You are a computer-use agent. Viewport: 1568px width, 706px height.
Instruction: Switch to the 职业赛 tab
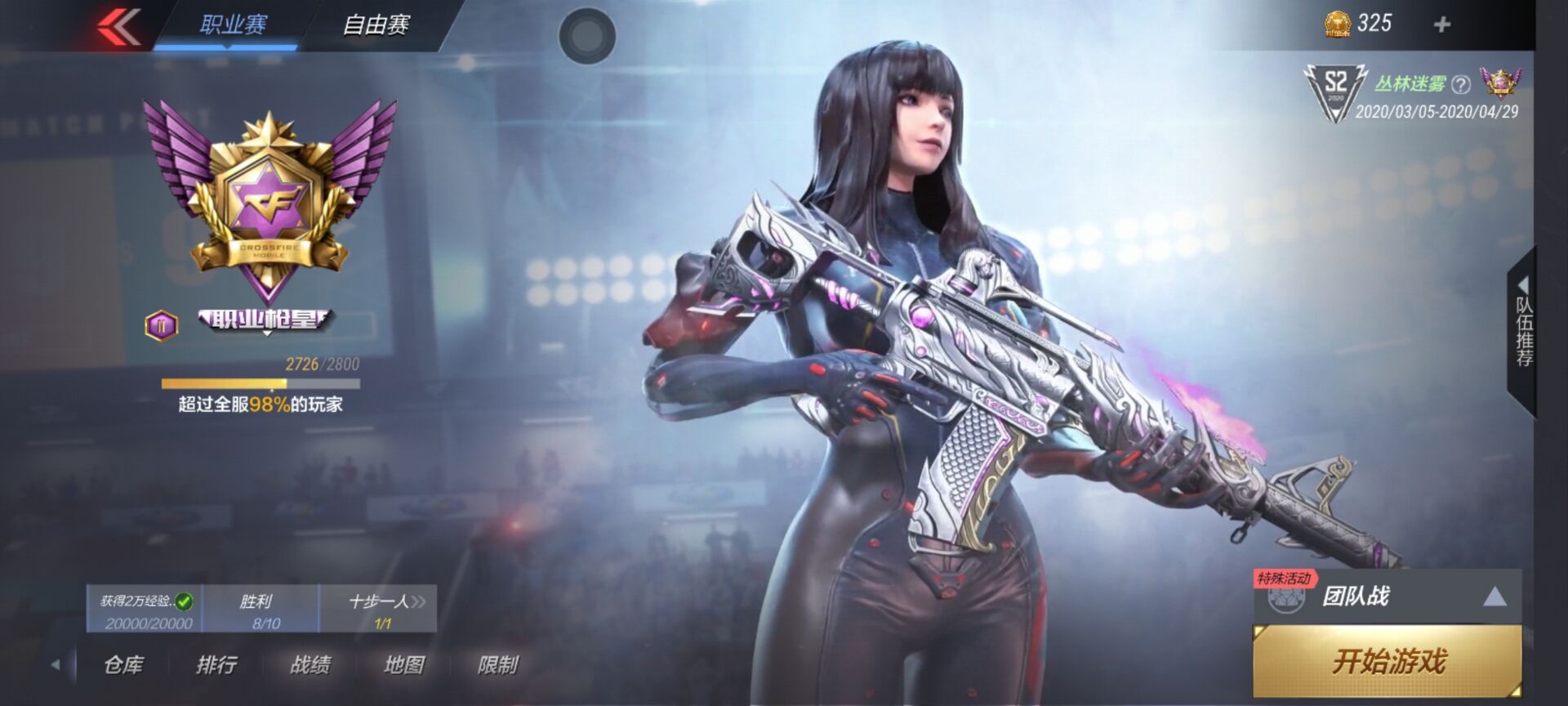tap(233, 25)
